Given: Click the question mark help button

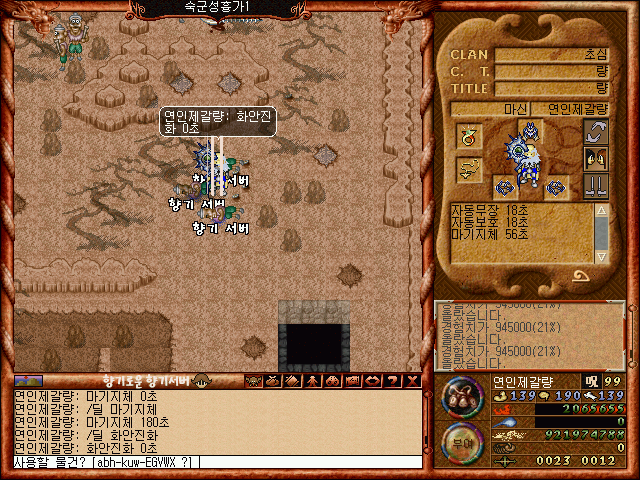Looking at the screenshot, I should pyautogui.click(x=391, y=380).
